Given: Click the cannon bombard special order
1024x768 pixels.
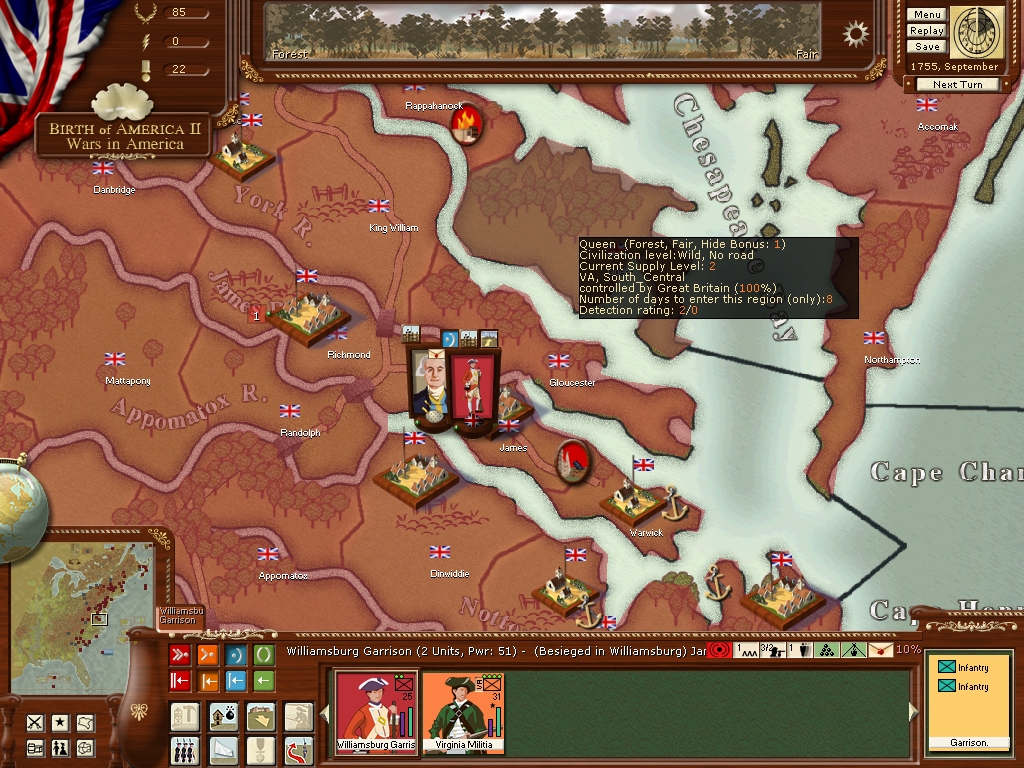Looking at the screenshot, I should pyautogui.click(x=222, y=716).
